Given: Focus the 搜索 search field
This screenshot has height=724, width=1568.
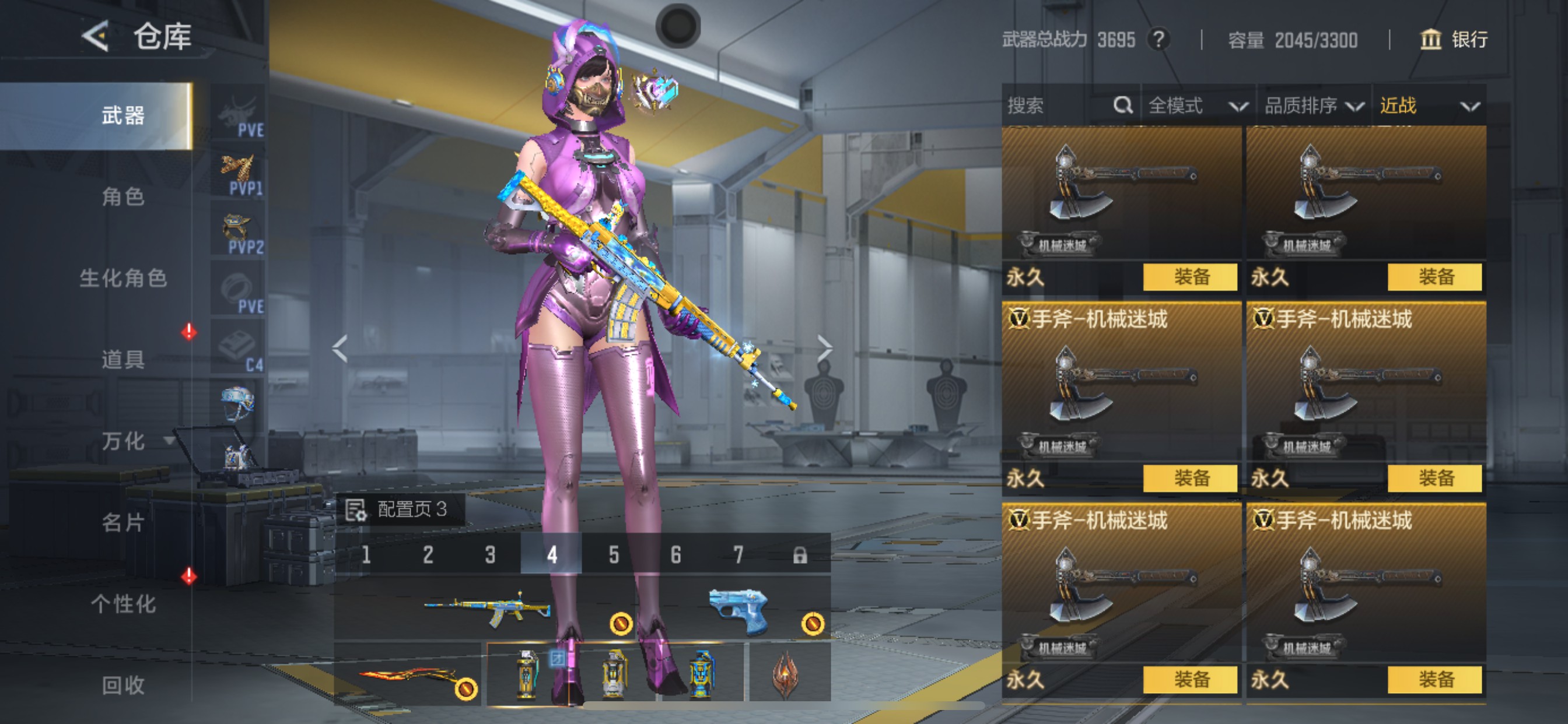Looking at the screenshot, I should [1059, 106].
